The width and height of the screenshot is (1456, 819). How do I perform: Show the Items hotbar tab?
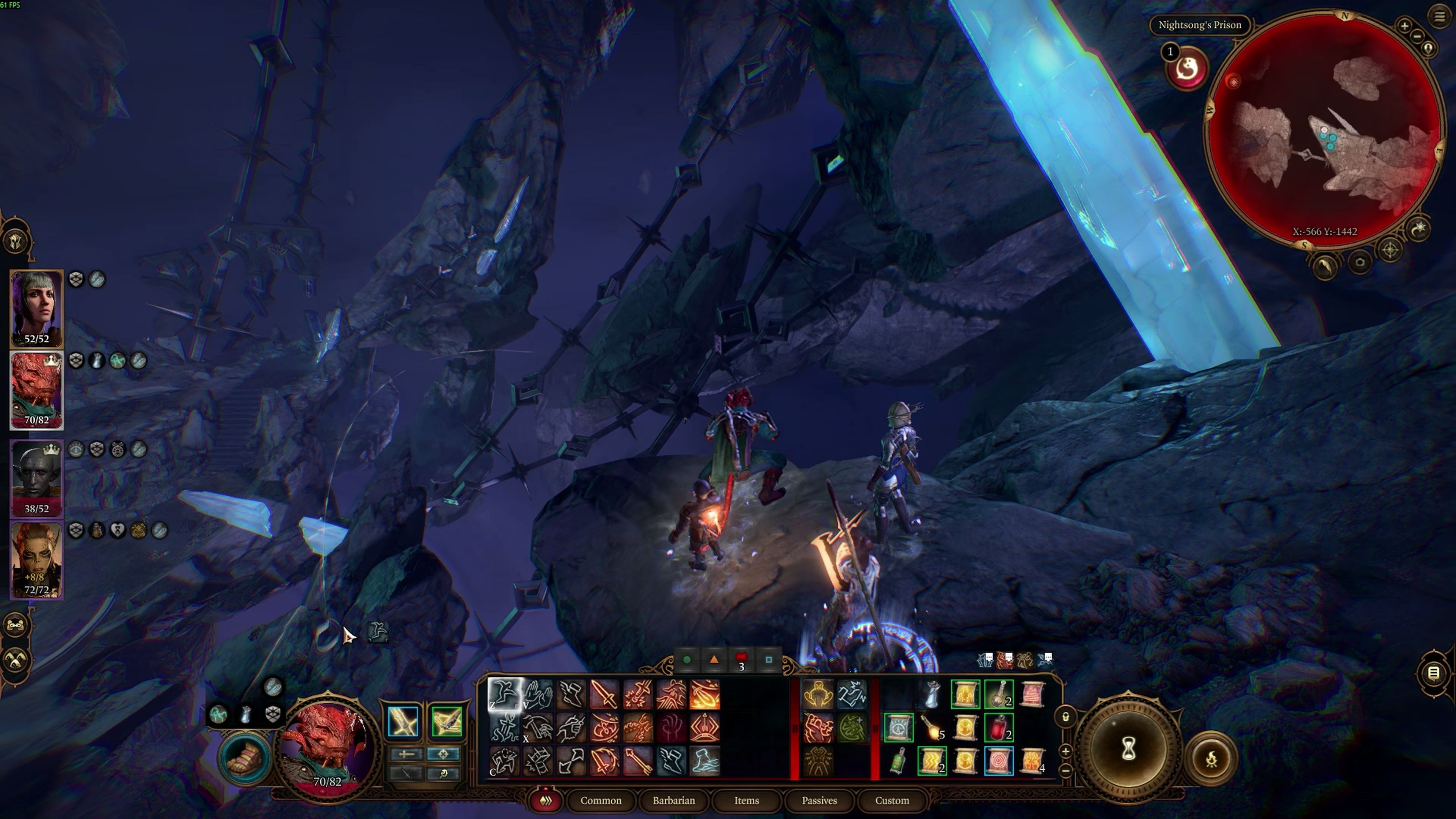pyautogui.click(x=746, y=800)
